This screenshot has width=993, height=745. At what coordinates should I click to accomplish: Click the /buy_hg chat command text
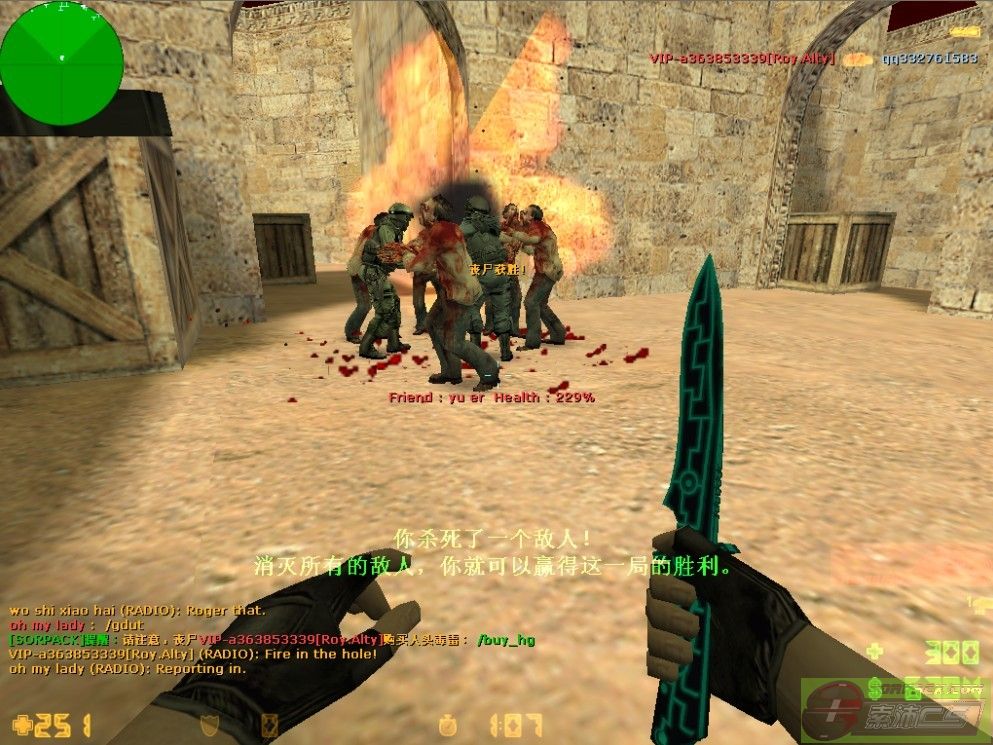[505, 640]
